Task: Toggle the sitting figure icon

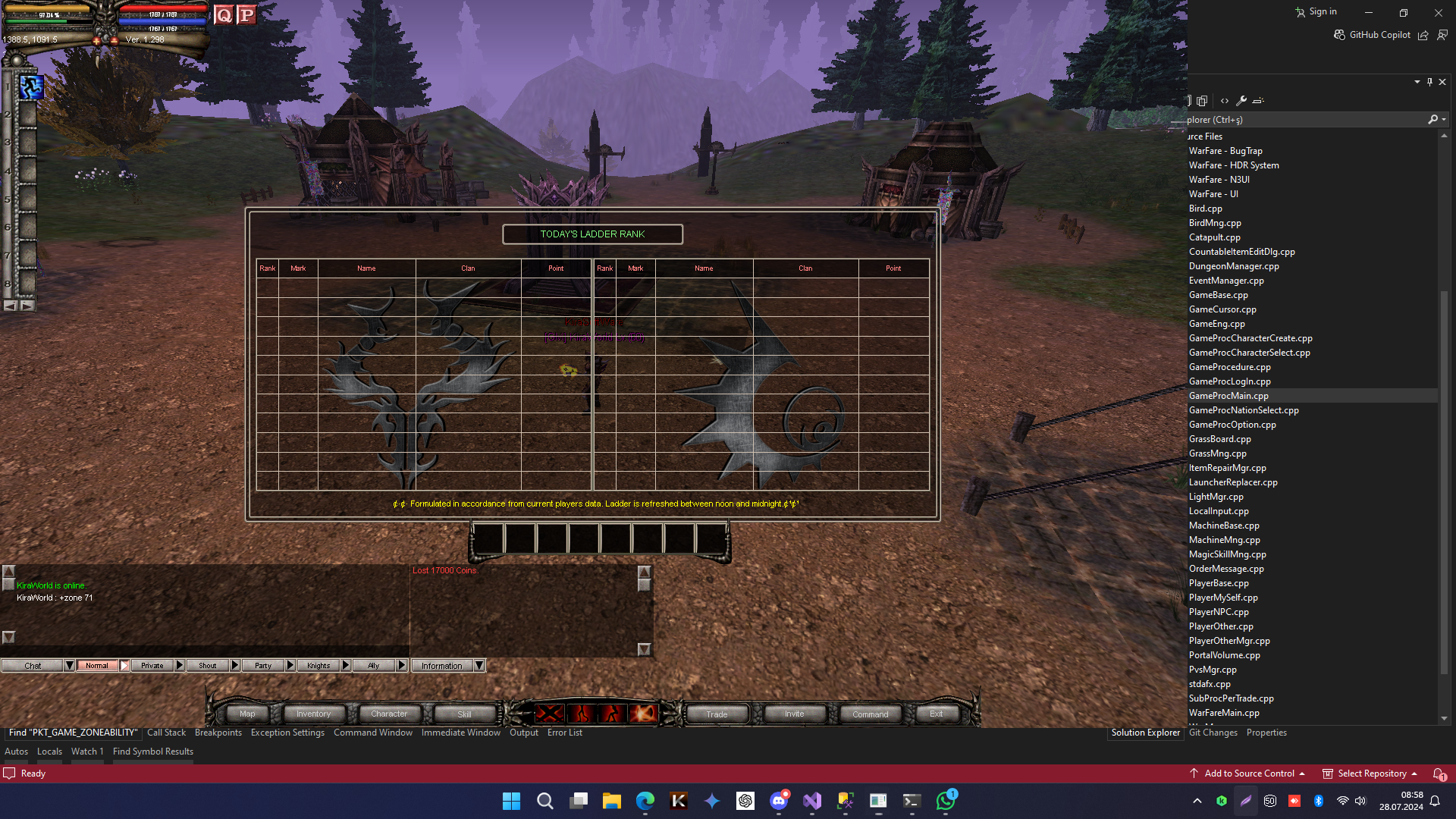Action: 612,714
